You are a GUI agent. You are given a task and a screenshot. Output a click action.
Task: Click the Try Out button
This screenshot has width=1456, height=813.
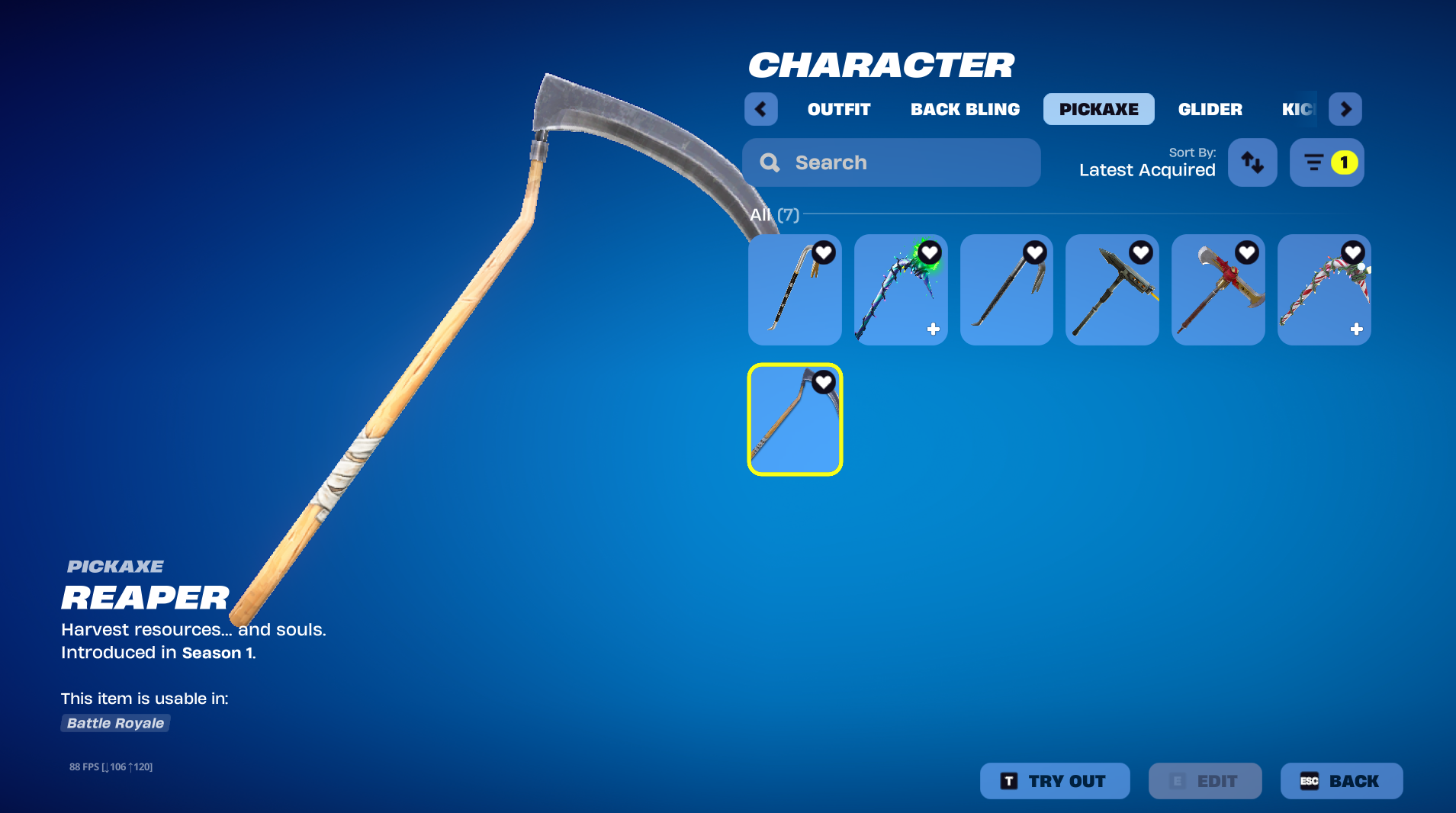pyautogui.click(x=1054, y=781)
